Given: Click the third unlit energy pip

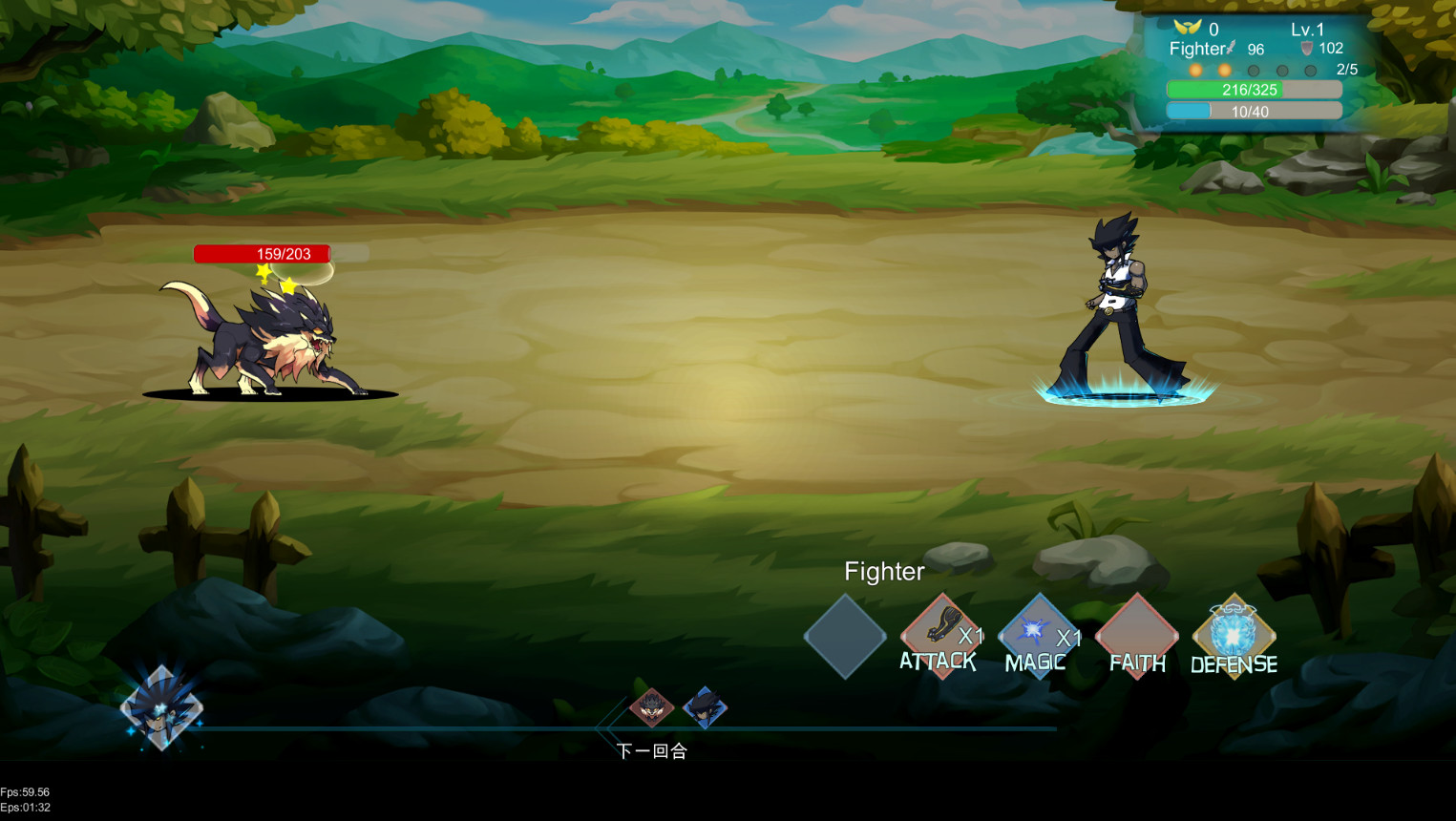Looking at the screenshot, I should [1254, 70].
